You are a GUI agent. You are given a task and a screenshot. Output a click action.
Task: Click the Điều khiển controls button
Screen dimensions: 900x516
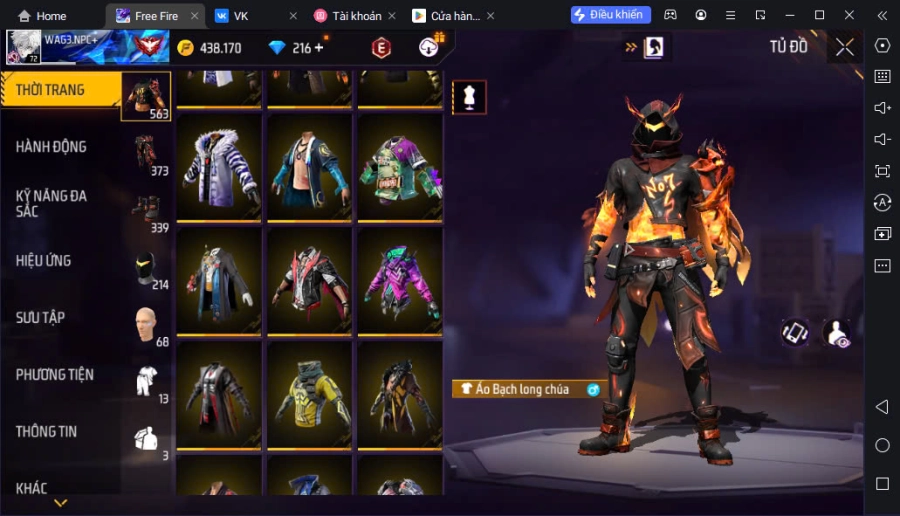pos(611,15)
